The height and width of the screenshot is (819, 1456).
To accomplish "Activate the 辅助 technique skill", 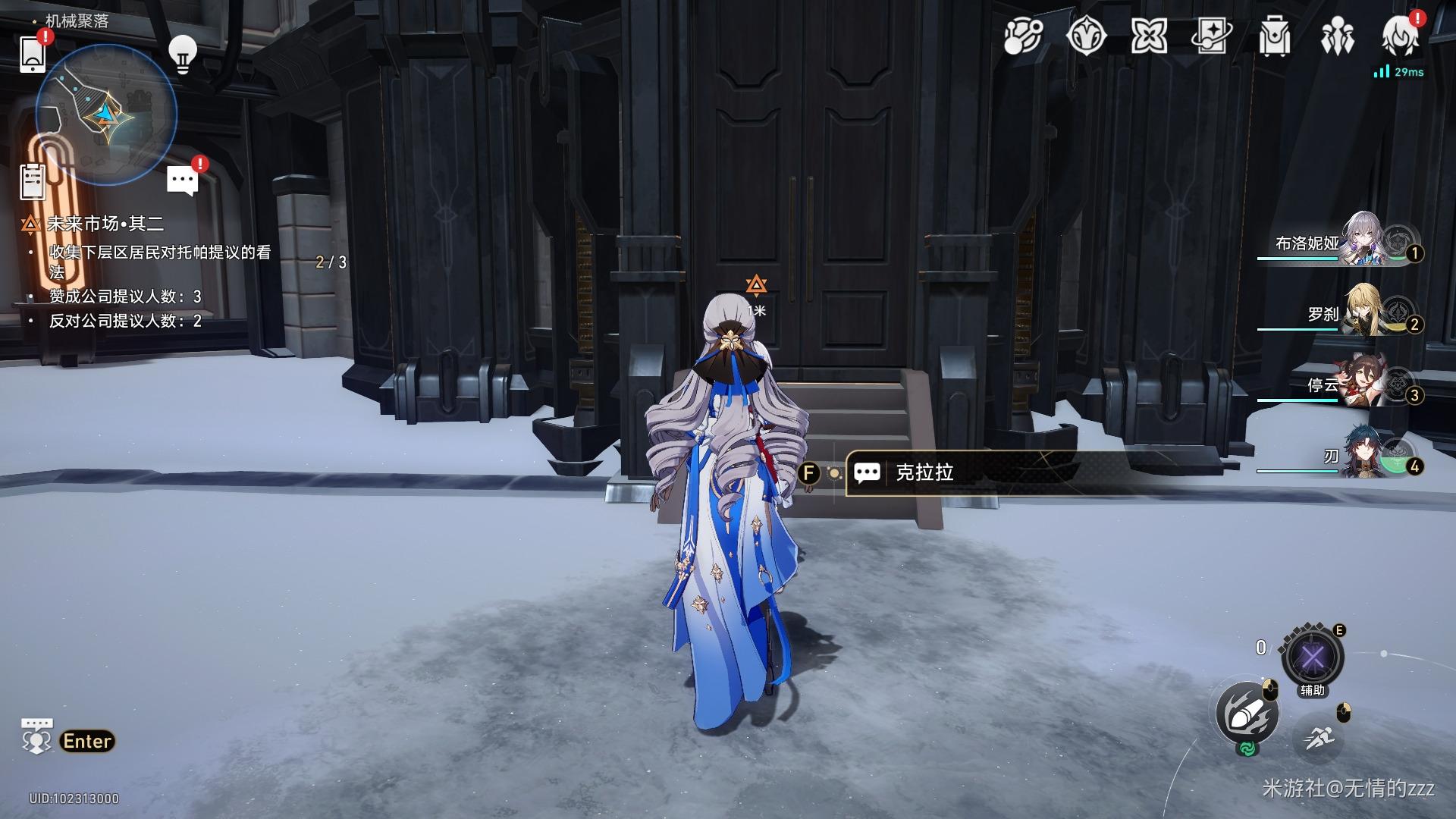I will (1312, 657).
